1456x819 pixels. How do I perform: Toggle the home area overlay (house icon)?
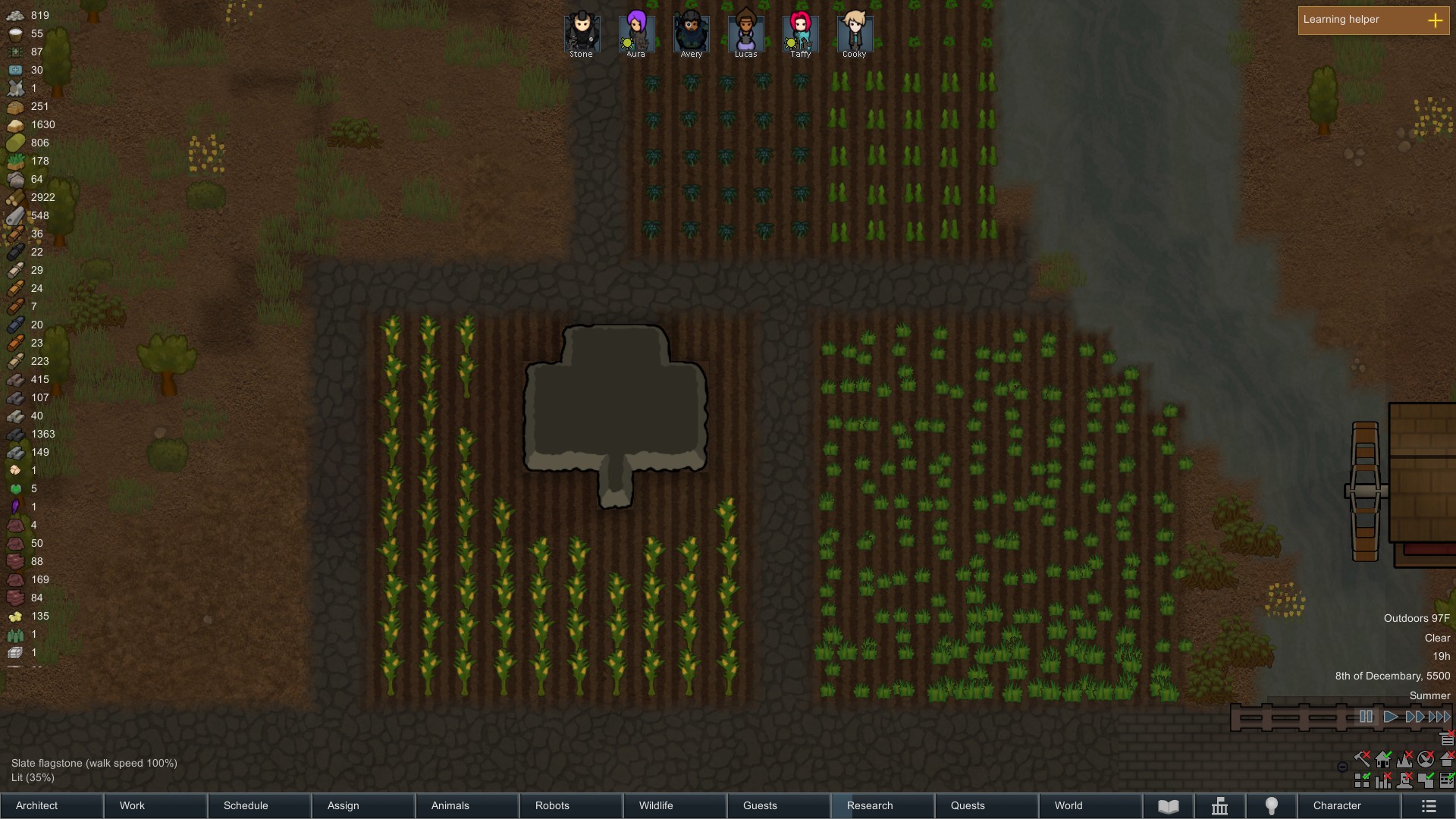pyautogui.click(x=1383, y=759)
